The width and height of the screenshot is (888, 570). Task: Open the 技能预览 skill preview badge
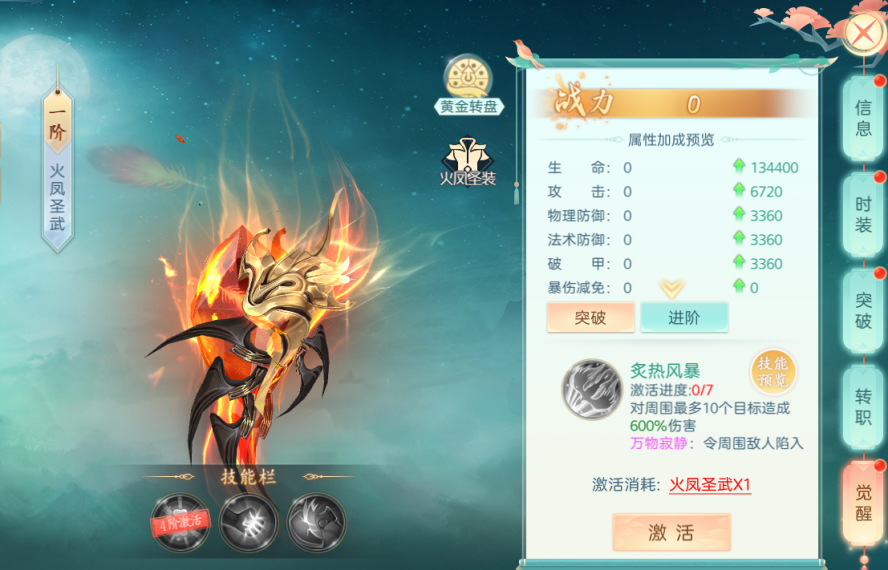[773, 372]
